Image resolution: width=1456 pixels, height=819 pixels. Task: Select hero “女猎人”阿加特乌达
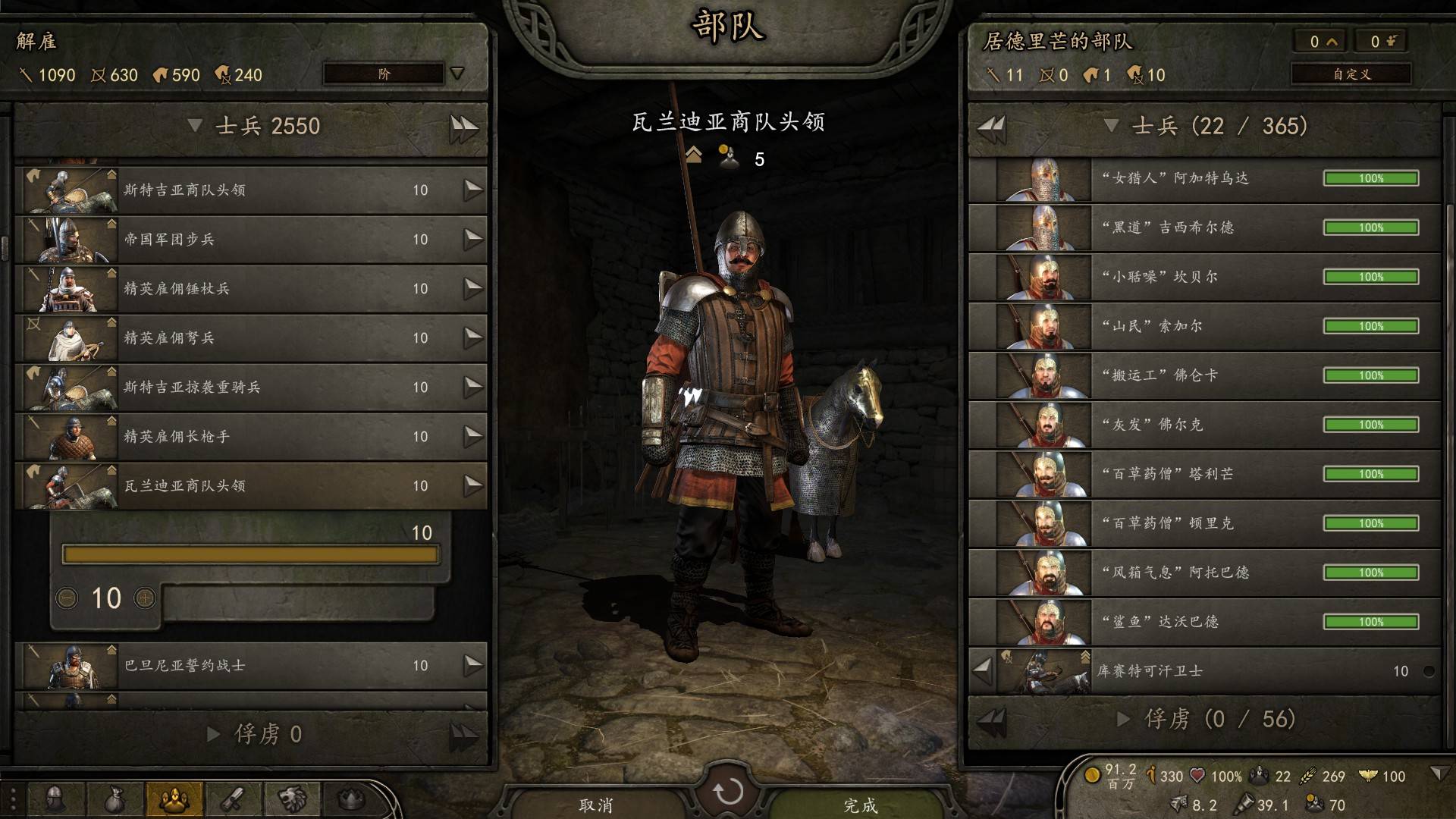click(x=1204, y=178)
